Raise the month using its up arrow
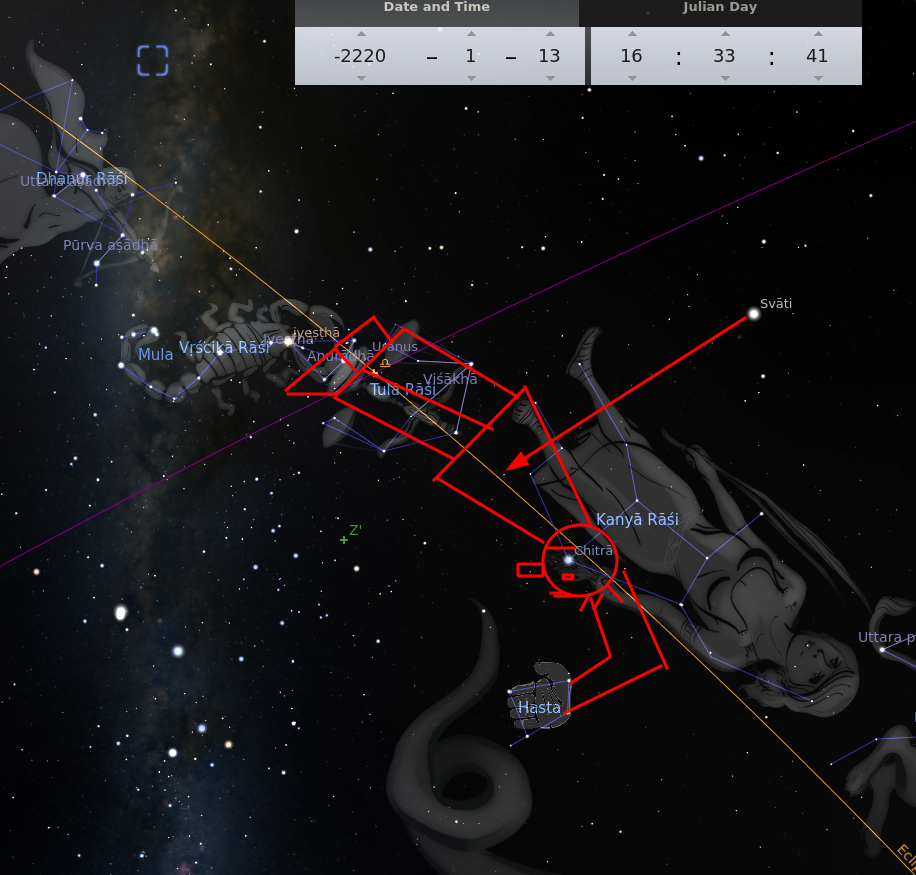The image size is (916, 875). pos(470,34)
